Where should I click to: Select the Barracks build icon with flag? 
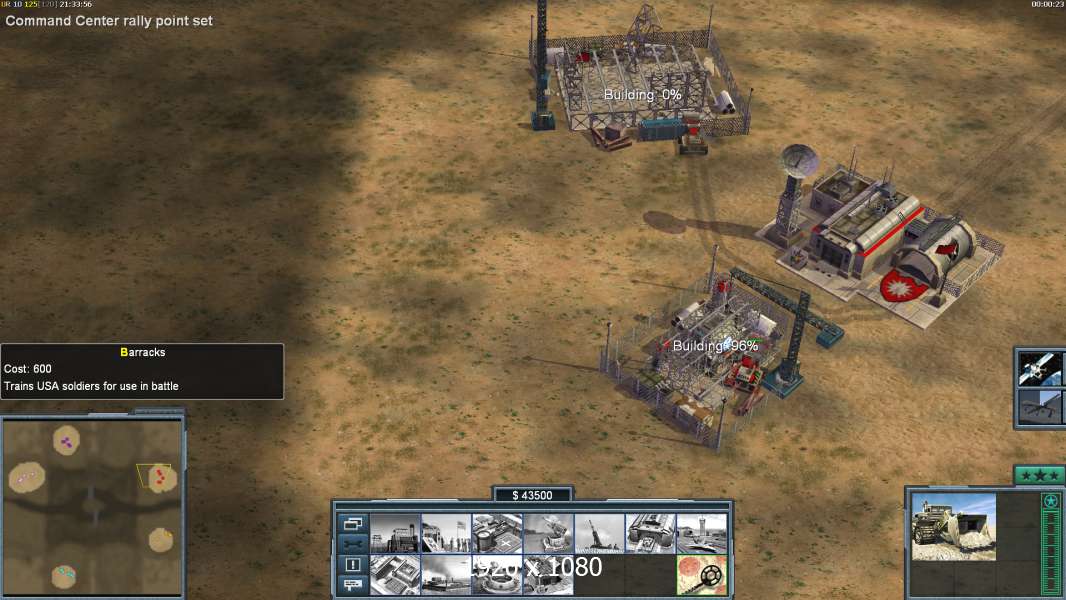(x=446, y=533)
